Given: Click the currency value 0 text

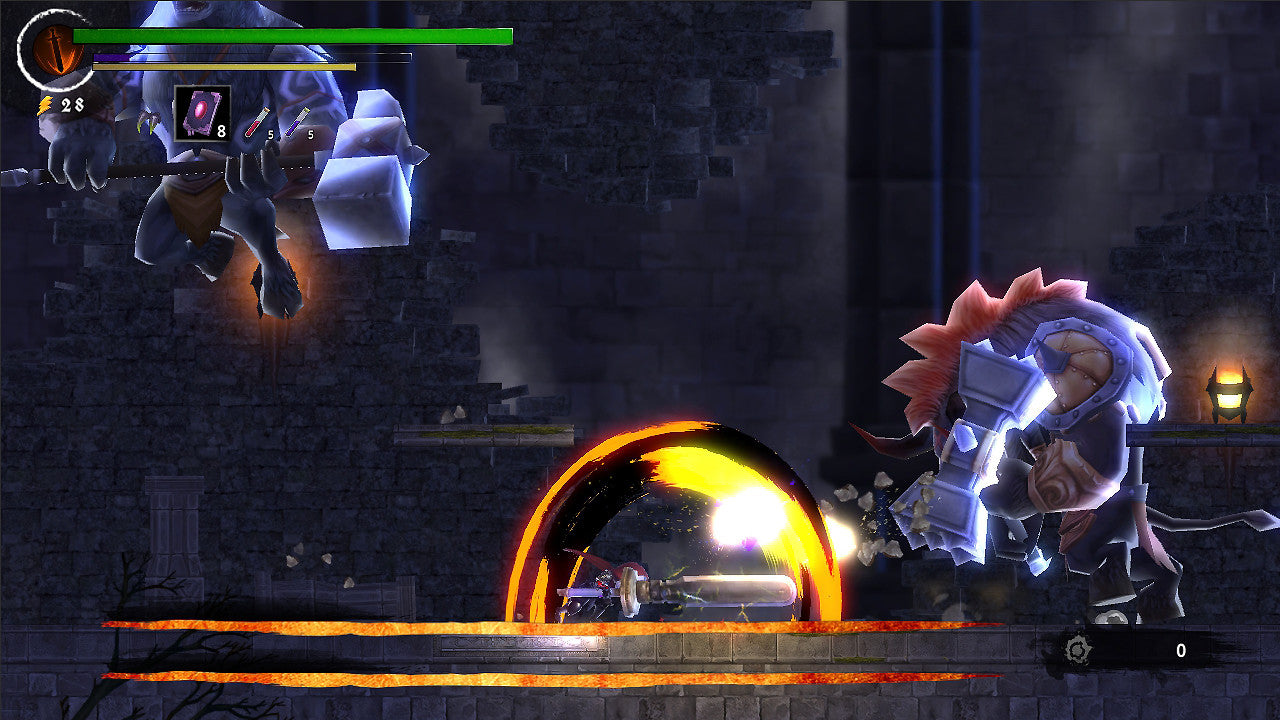Looking at the screenshot, I should click(x=1181, y=650).
